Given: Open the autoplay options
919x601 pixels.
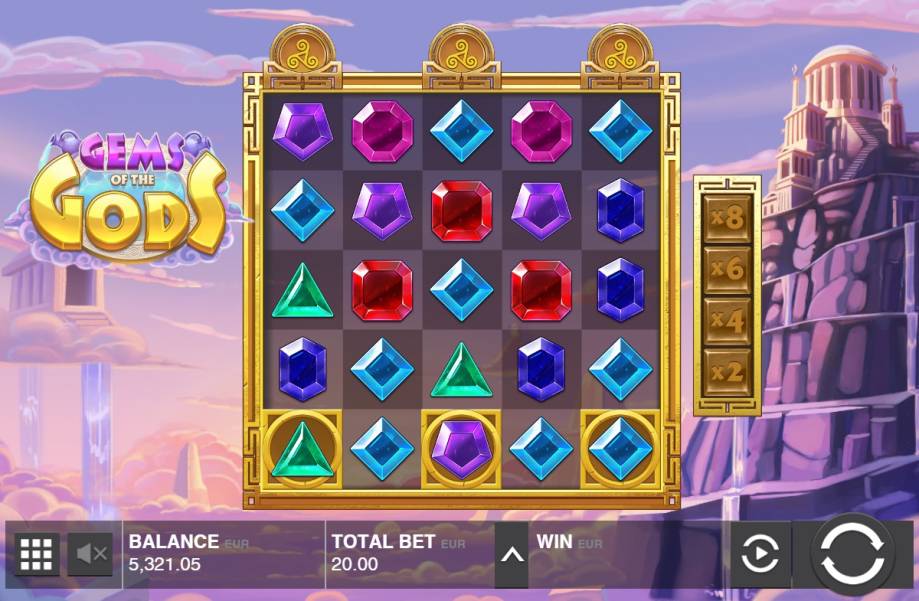Looking at the screenshot, I should coord(760,553).
